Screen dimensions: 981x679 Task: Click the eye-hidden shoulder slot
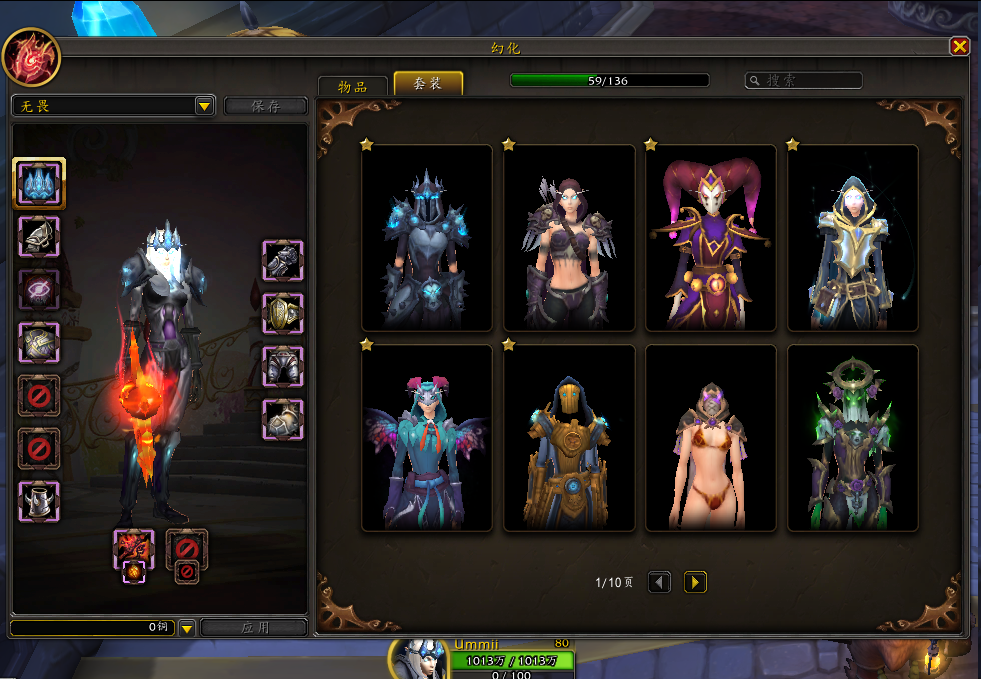[39, 289]
